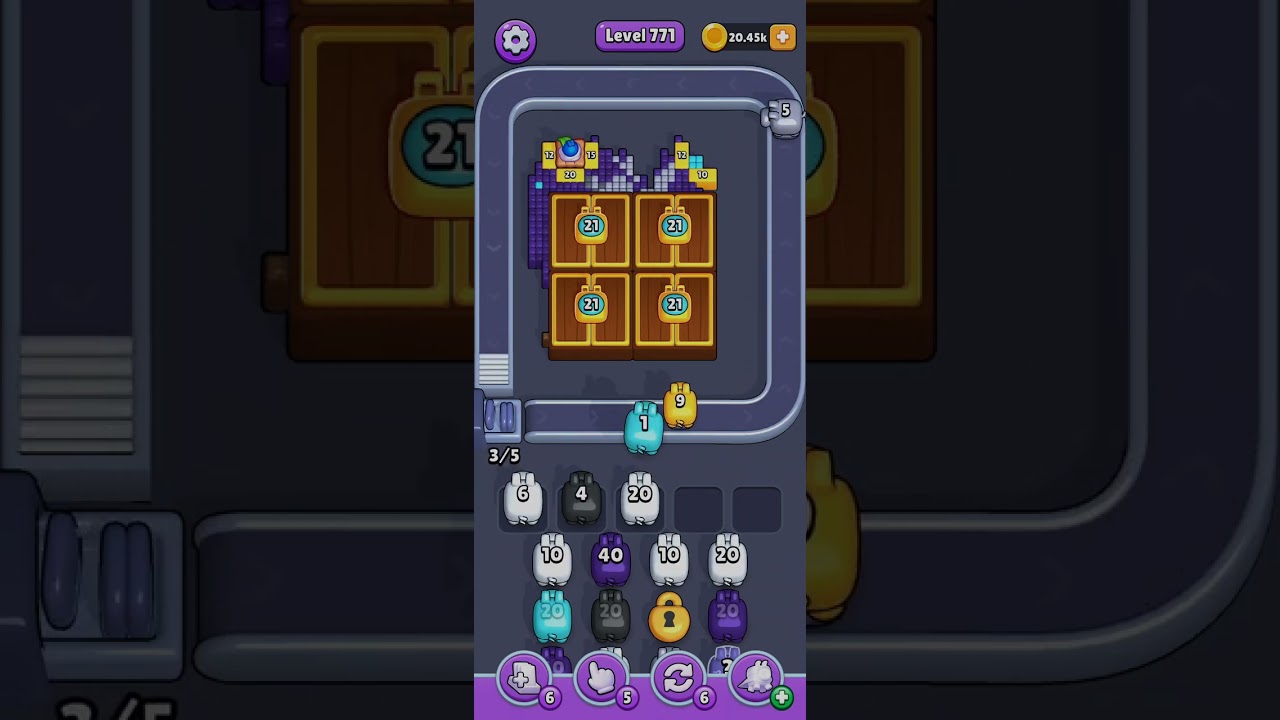Select the white 6 shooter in tray
Screen dimensions: 1280x720
[x=522, y=500]
